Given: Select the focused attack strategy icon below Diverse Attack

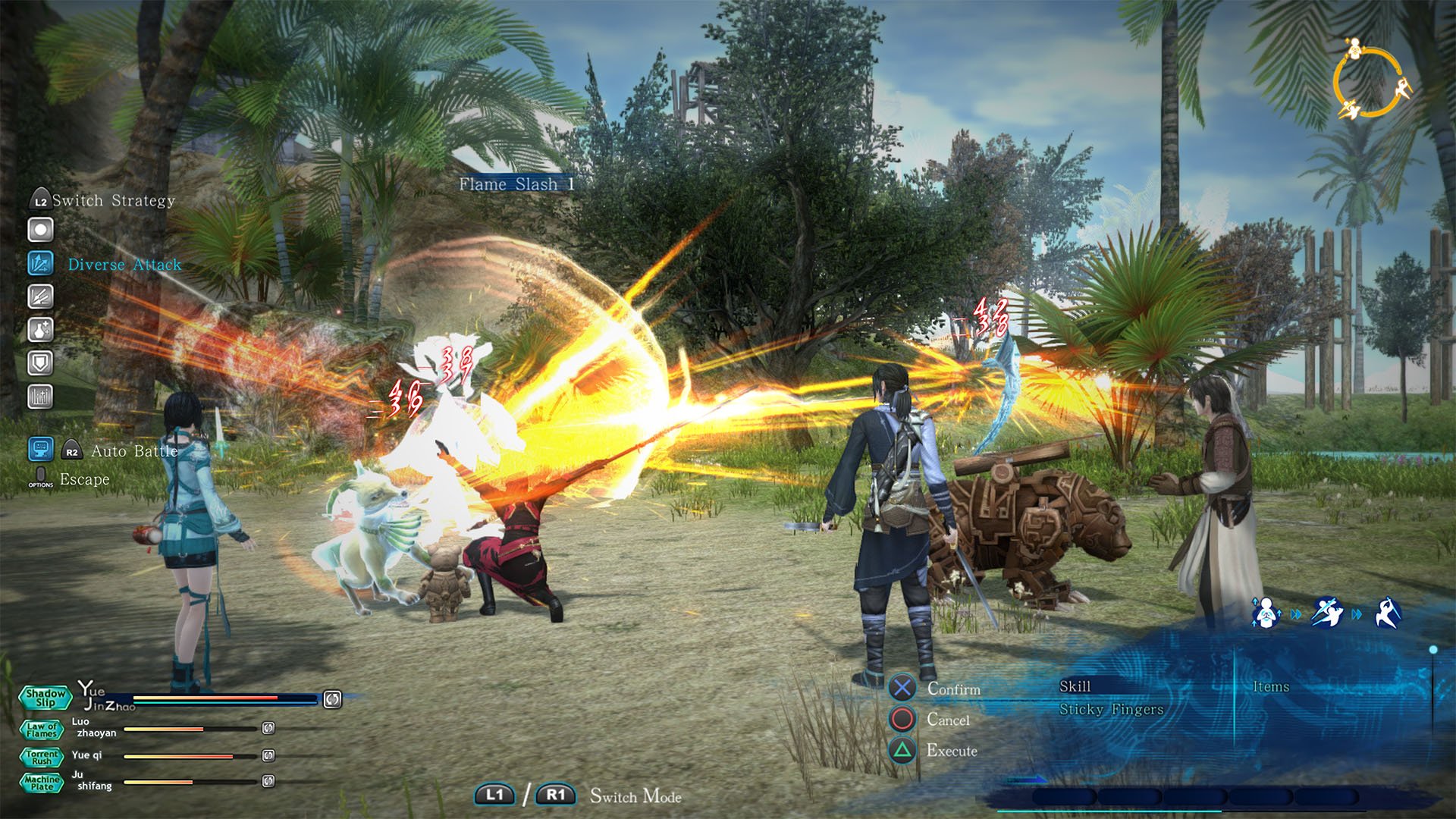Looking at the screenshot, I should click(42, 297).
